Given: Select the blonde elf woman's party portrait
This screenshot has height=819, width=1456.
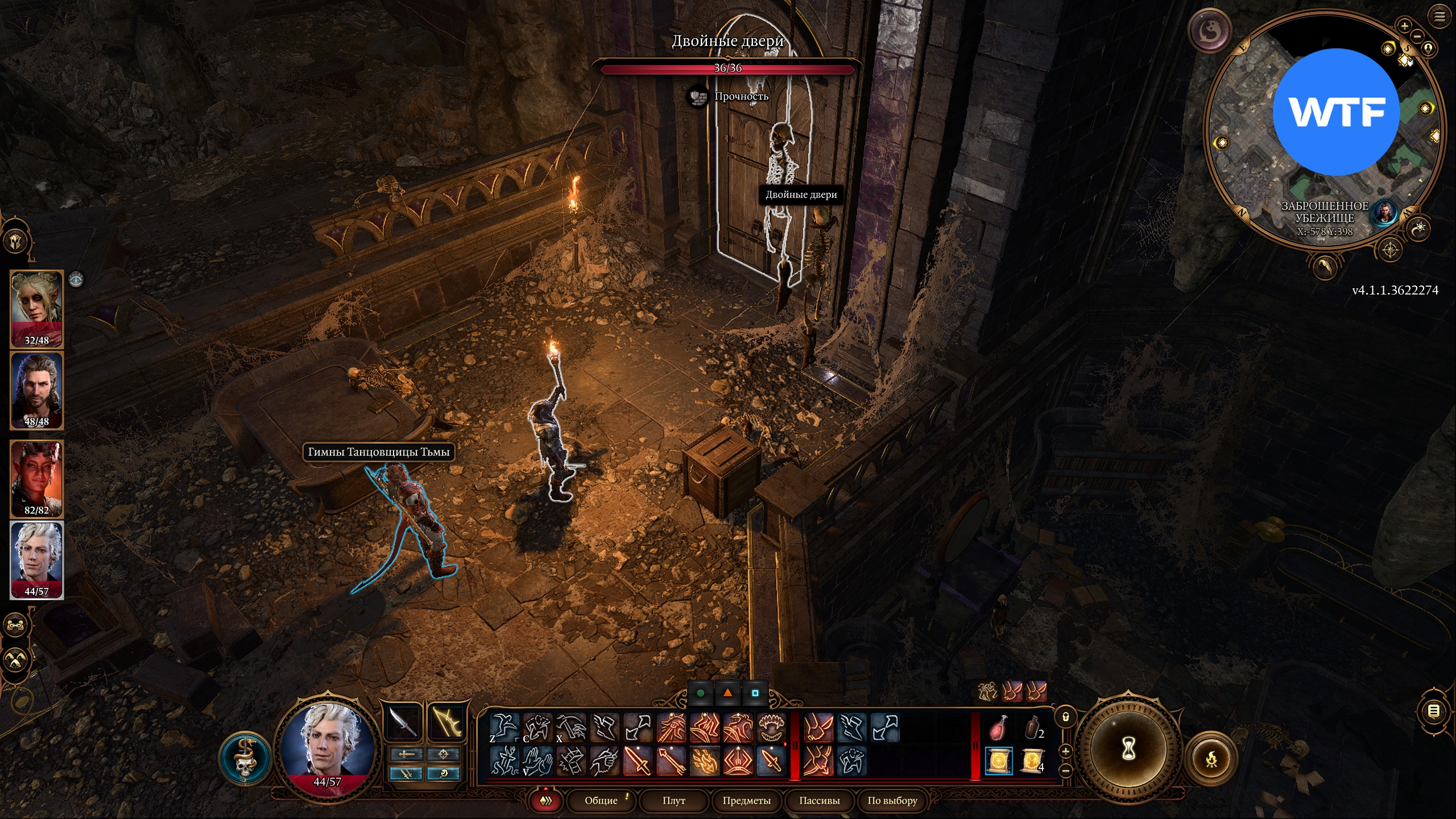Looking at the screenshot, I should pyautogui.click(x=37, y=308).
